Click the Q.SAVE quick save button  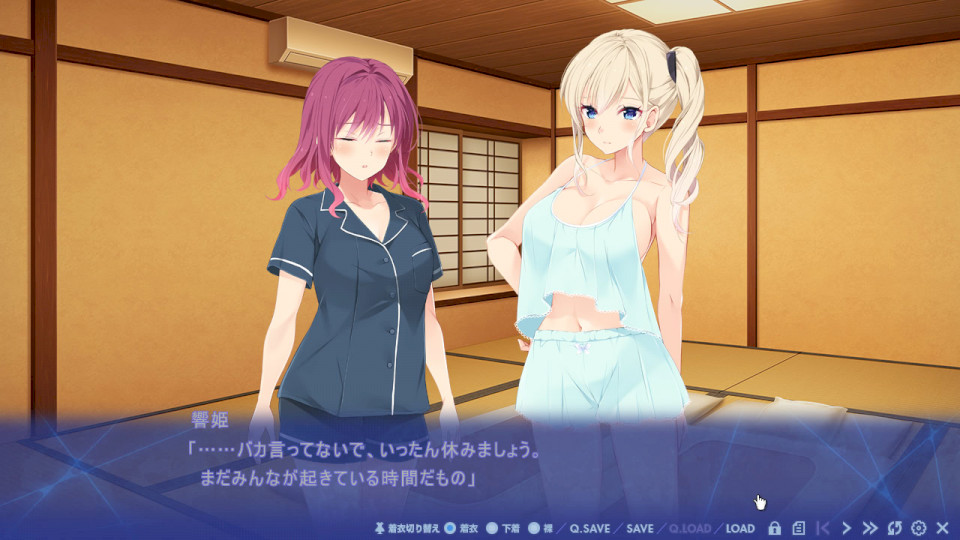(590, 528)
